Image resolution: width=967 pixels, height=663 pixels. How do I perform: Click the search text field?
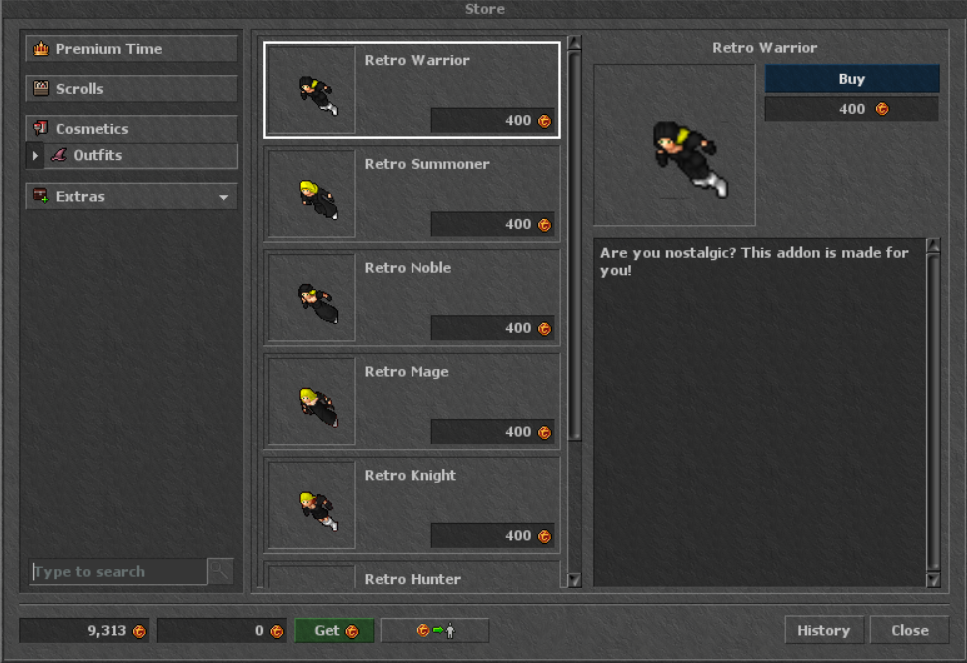[x=118, y=572]
